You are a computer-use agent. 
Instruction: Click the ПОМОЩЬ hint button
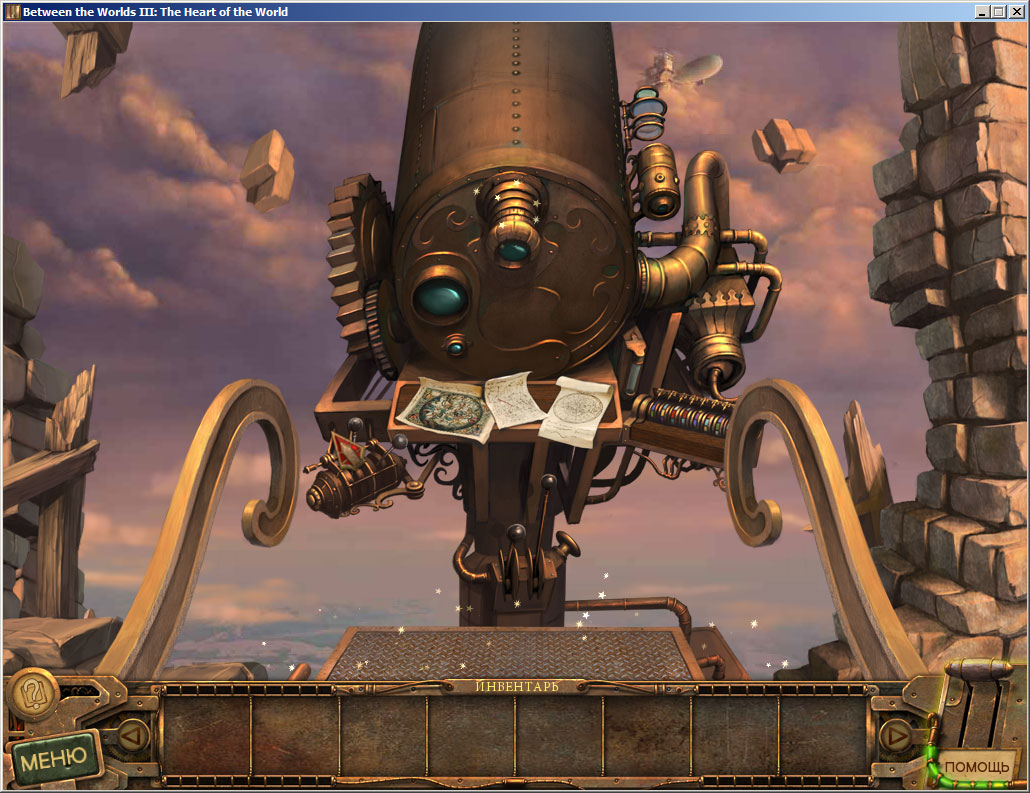click(x=977, y=766)
